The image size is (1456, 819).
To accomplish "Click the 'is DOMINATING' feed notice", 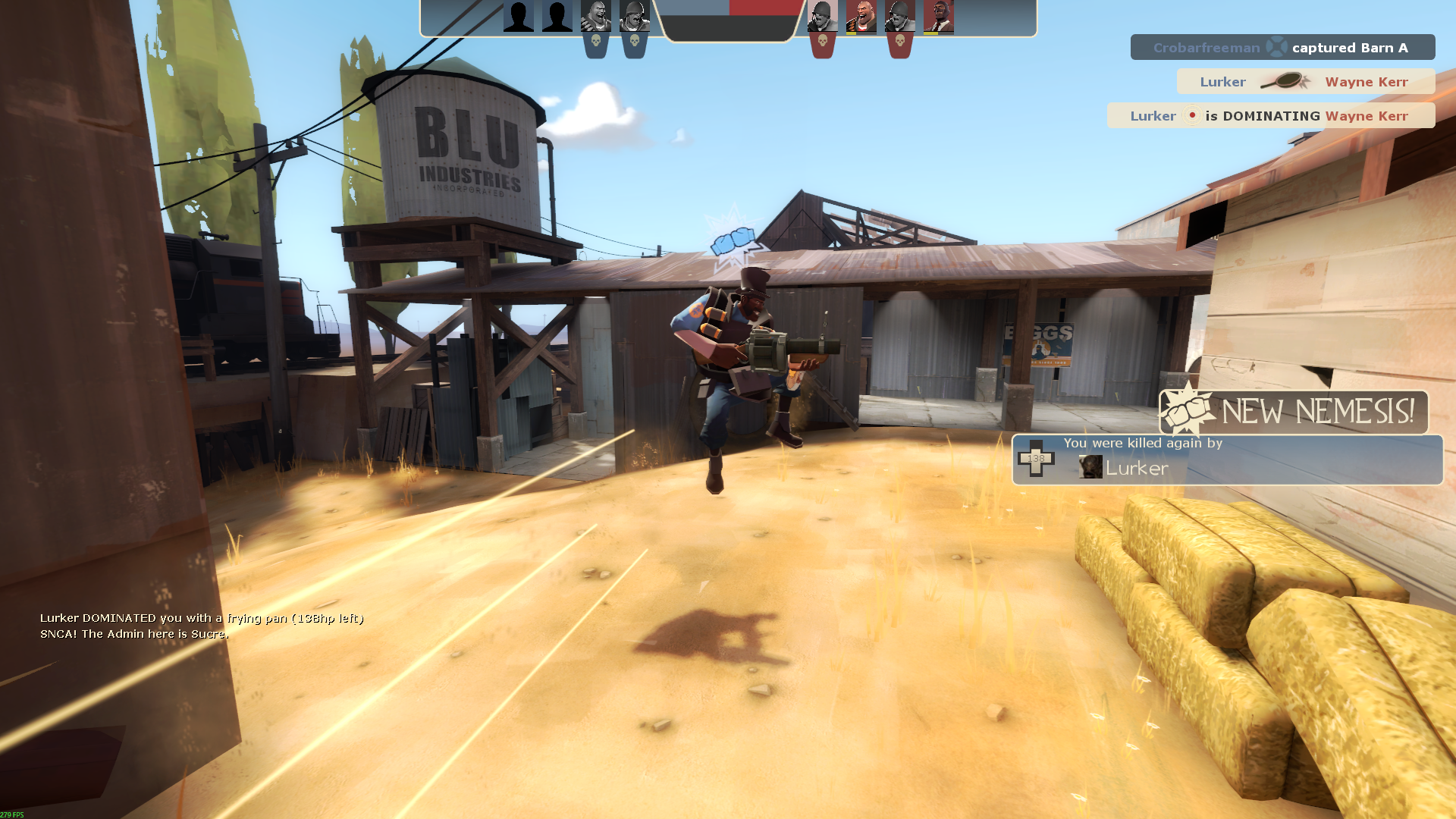I will [1271, 115].
